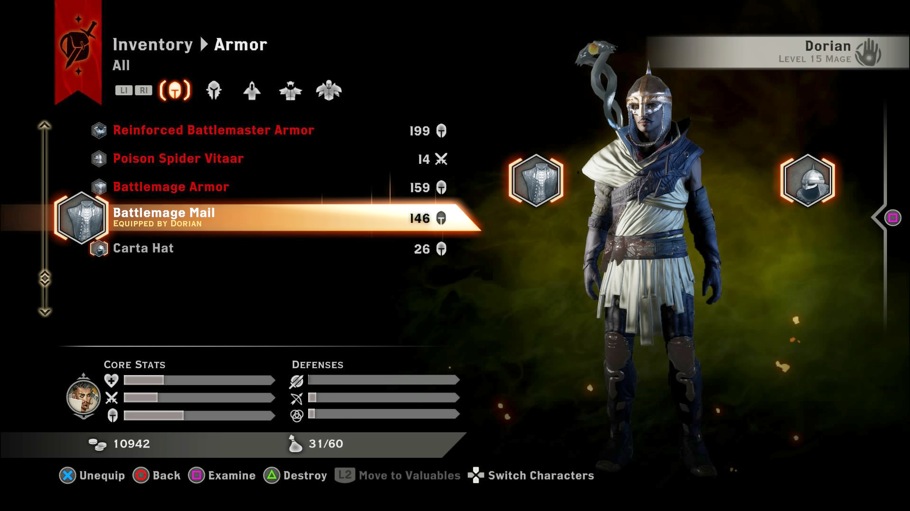Show the spiked medium armor tab

290,91
